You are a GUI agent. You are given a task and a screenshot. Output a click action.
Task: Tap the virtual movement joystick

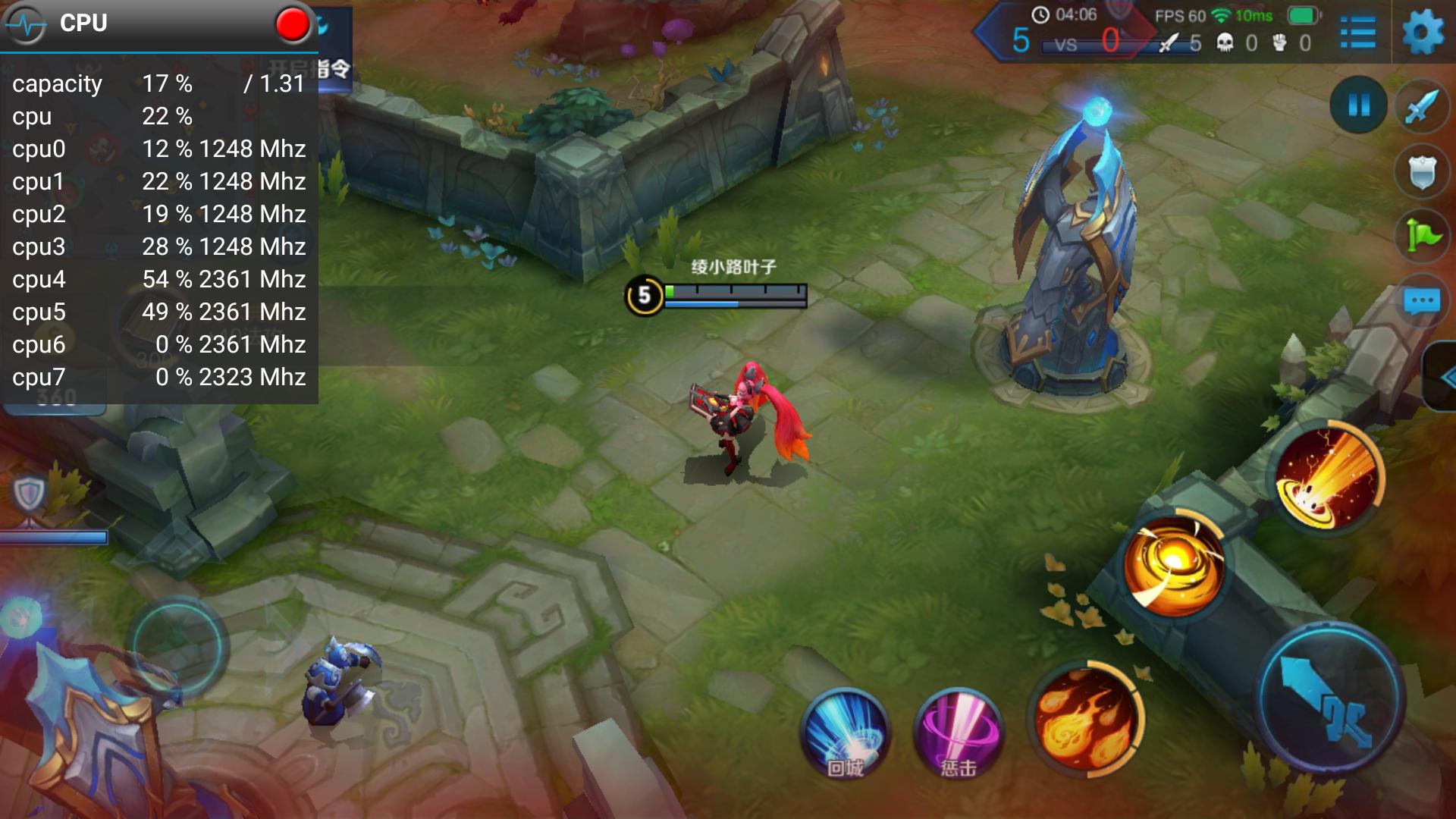click(177, 647)
